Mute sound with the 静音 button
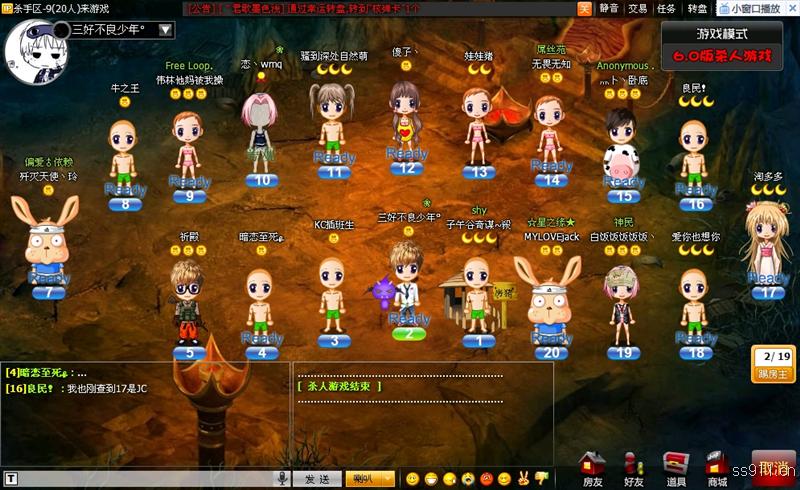Screen dimensions: 800x490 (x=608, y=8)
